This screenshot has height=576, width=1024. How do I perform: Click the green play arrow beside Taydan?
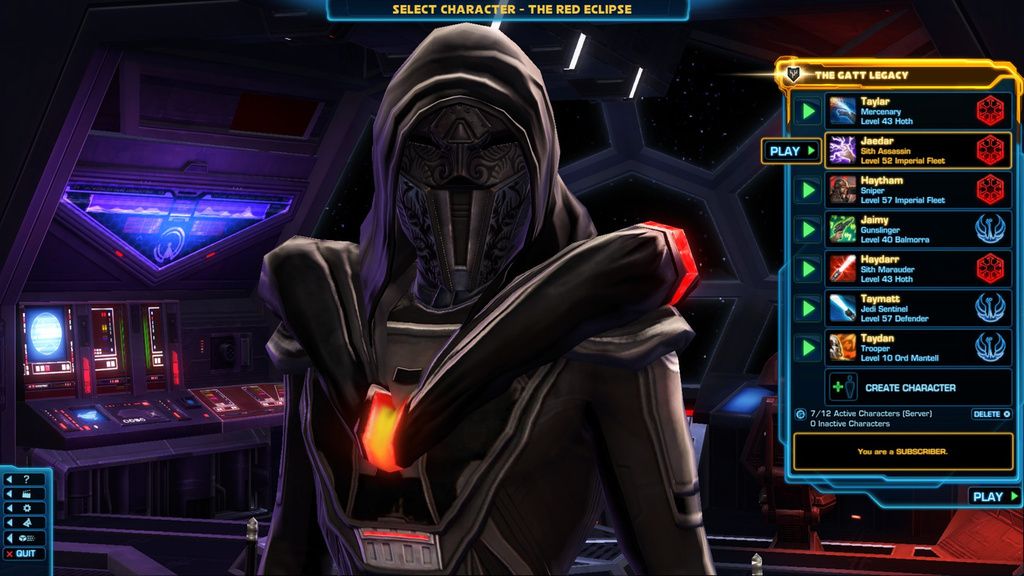[807, 348]
